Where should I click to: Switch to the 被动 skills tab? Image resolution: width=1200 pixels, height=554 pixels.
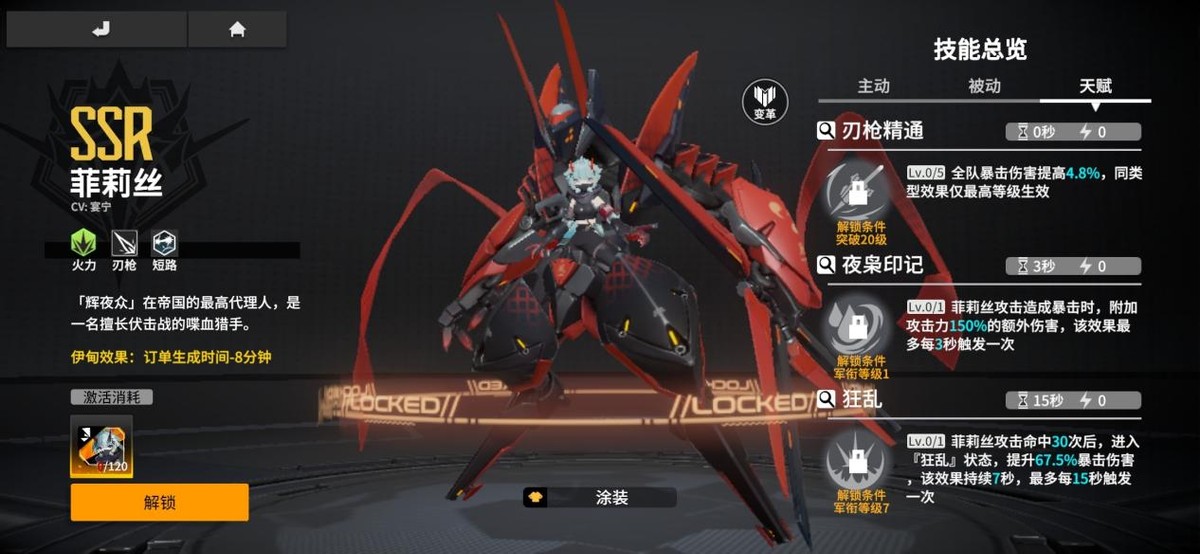coord(984,86)
